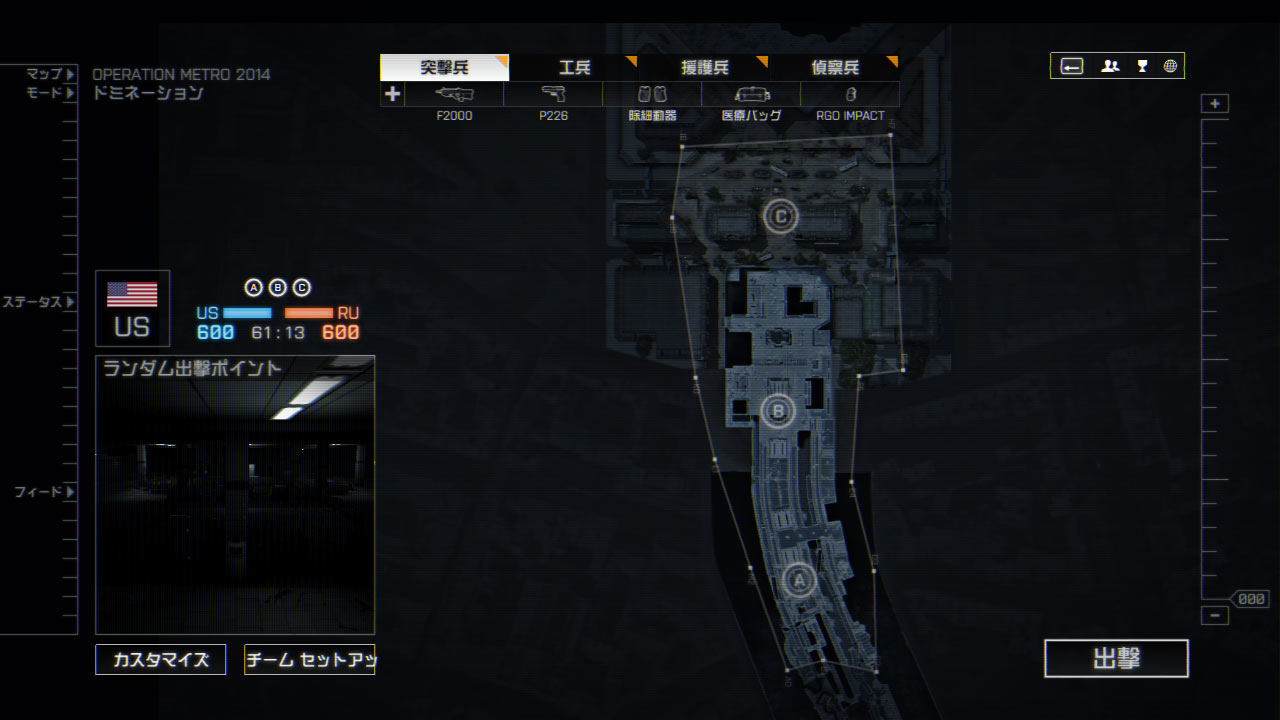Select capture point C on the map
Viewport: 1280px width, 720px height.
point(781,215)
